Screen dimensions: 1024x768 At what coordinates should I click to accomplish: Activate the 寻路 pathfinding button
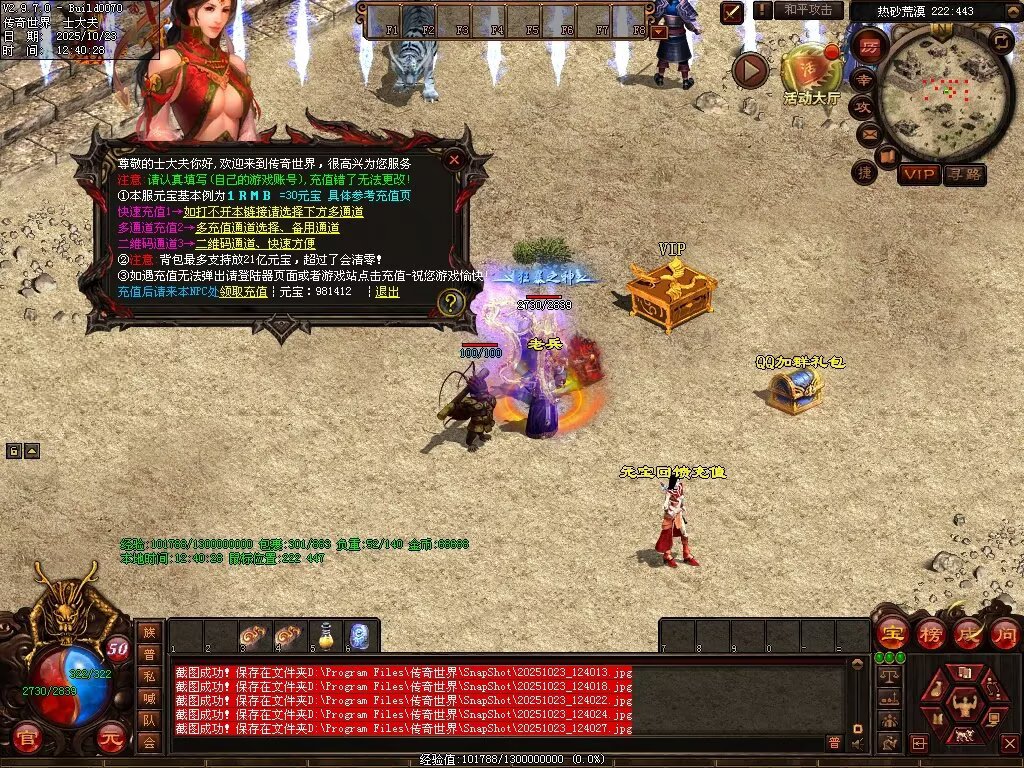click(965, 174)
